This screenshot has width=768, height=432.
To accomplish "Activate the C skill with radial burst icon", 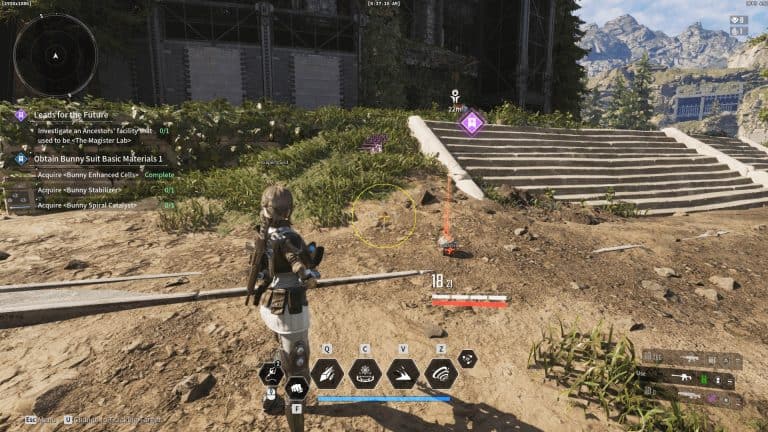I will [x=365, y=373].
